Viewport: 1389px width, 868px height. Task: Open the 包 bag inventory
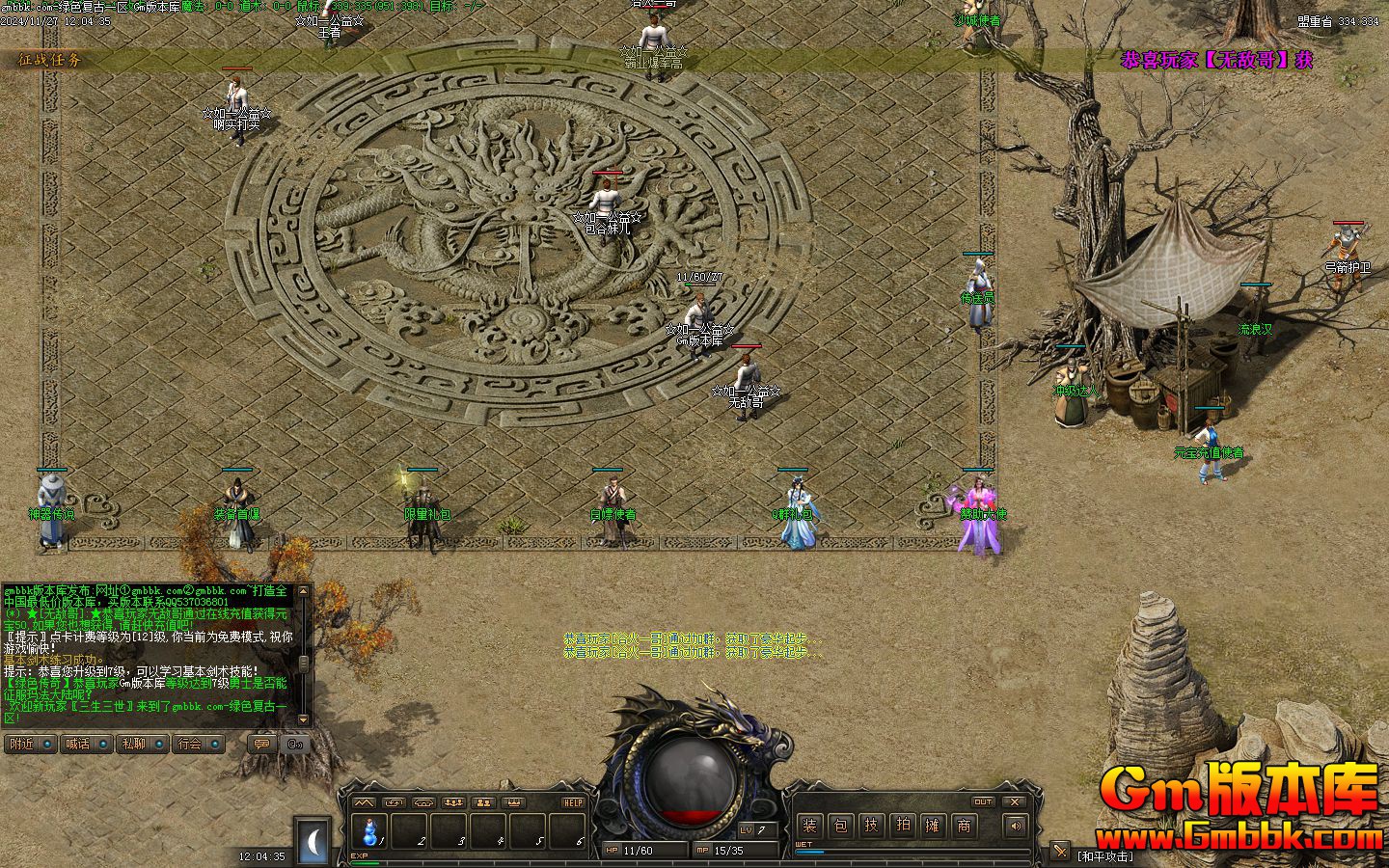840,826
